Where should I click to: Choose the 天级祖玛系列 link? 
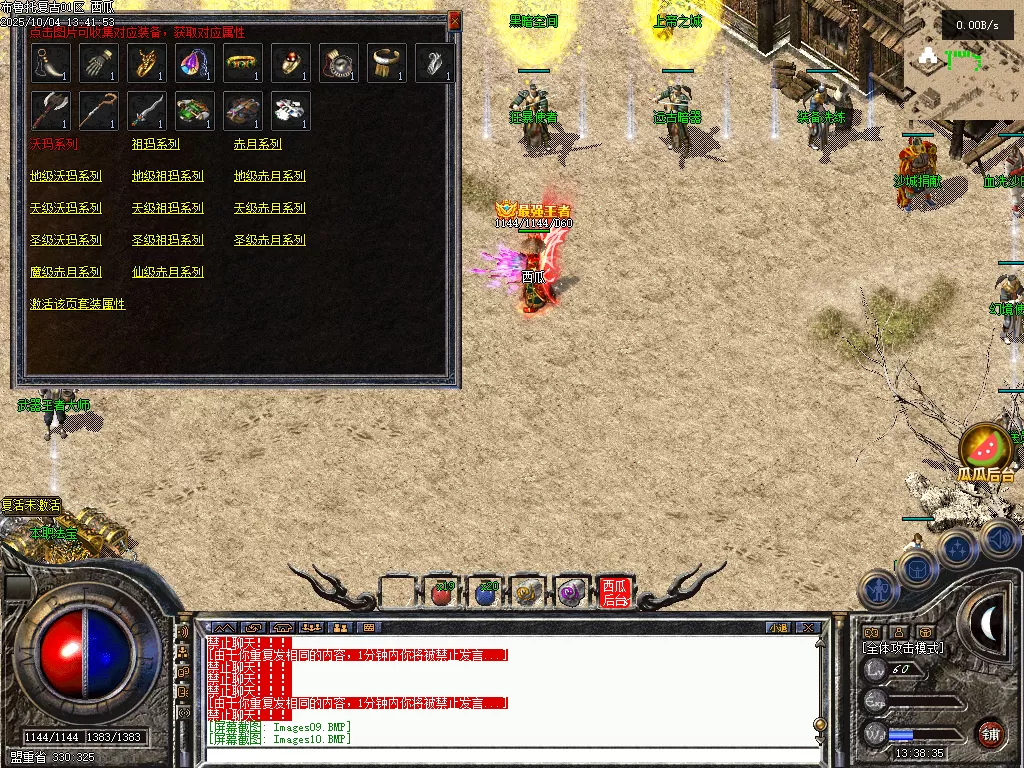point(167,208)
